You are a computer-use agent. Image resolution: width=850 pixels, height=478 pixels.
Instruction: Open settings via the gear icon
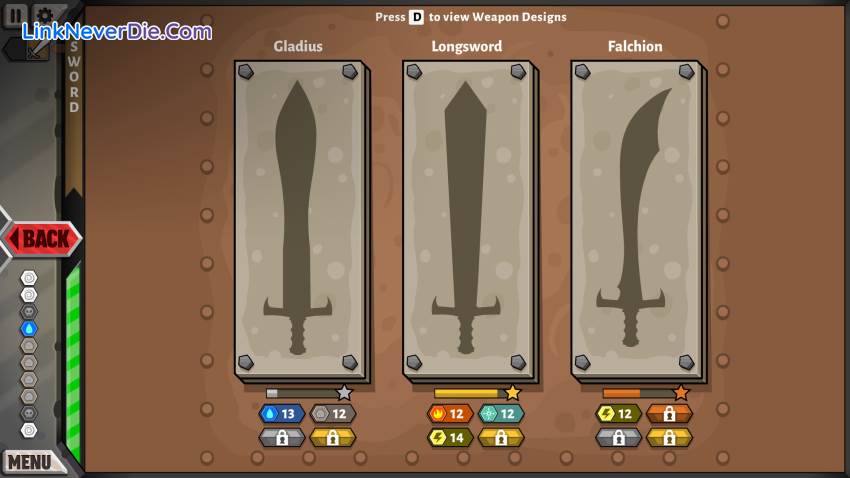[45, 17]
